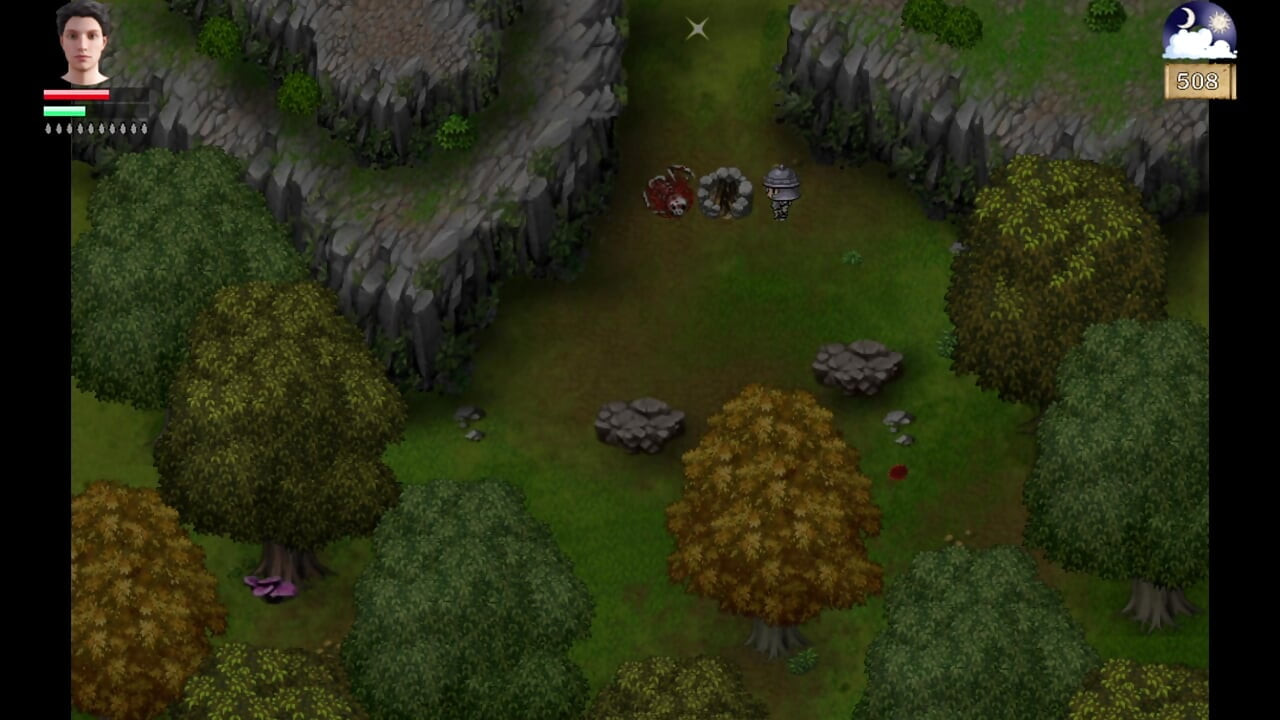The width and height of the screenshot is (1280, 720).
Task: Click the last droplet icon in the row
Action: [144, 128]
